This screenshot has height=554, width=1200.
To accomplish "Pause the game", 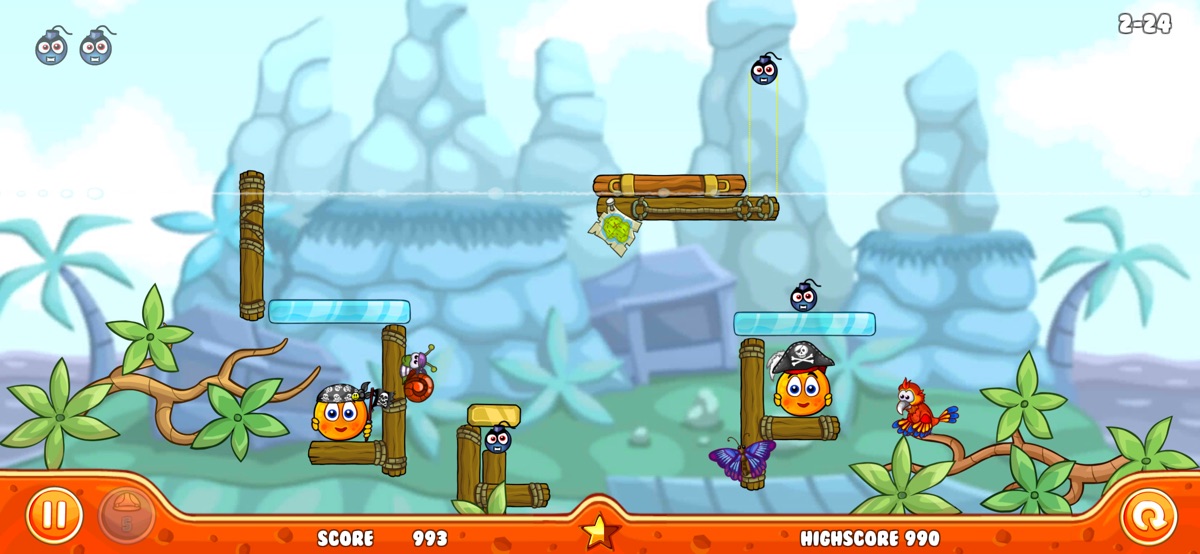I will [x=54, y=516].
